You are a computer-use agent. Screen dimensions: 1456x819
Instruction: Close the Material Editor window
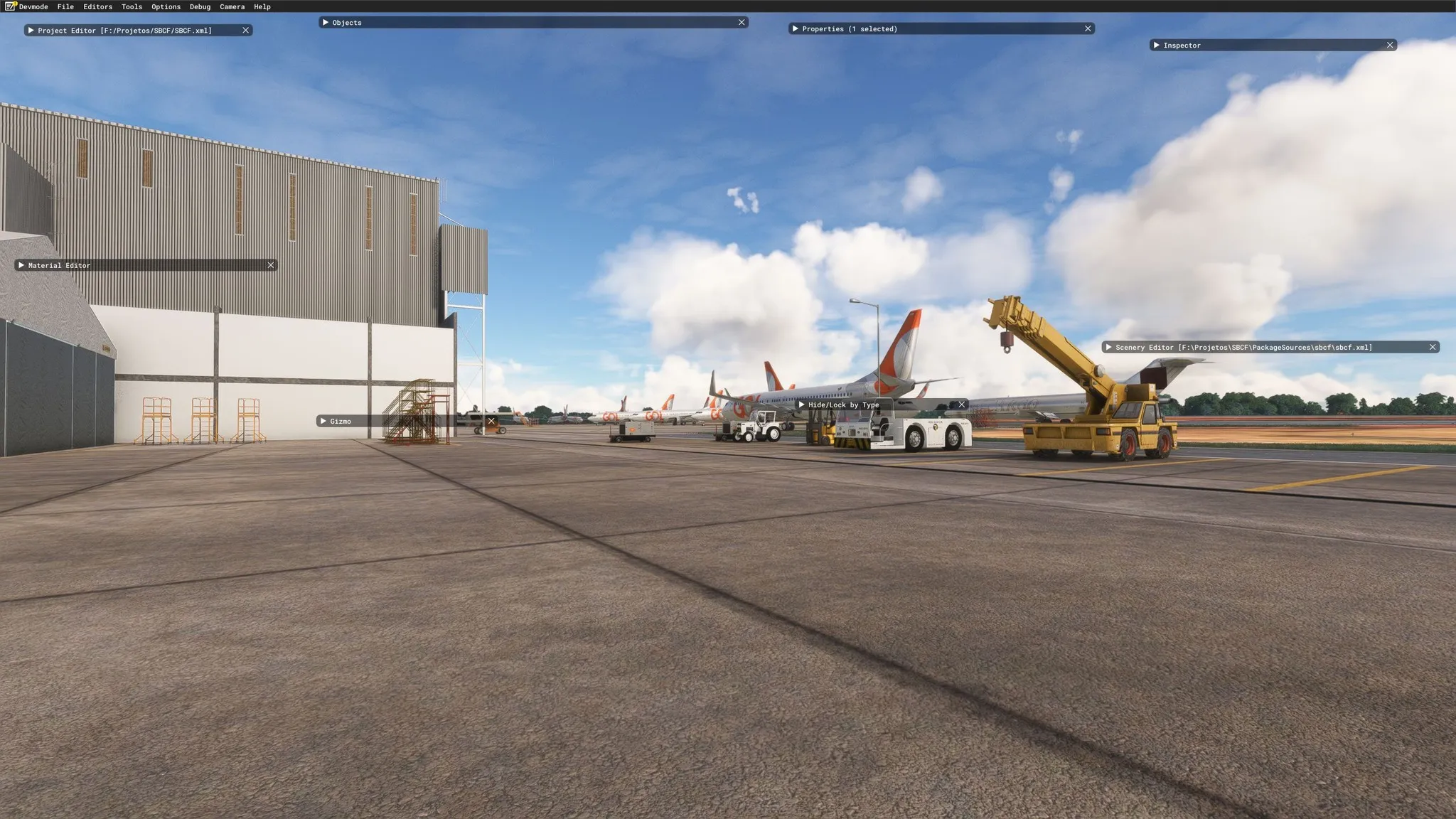270,265
